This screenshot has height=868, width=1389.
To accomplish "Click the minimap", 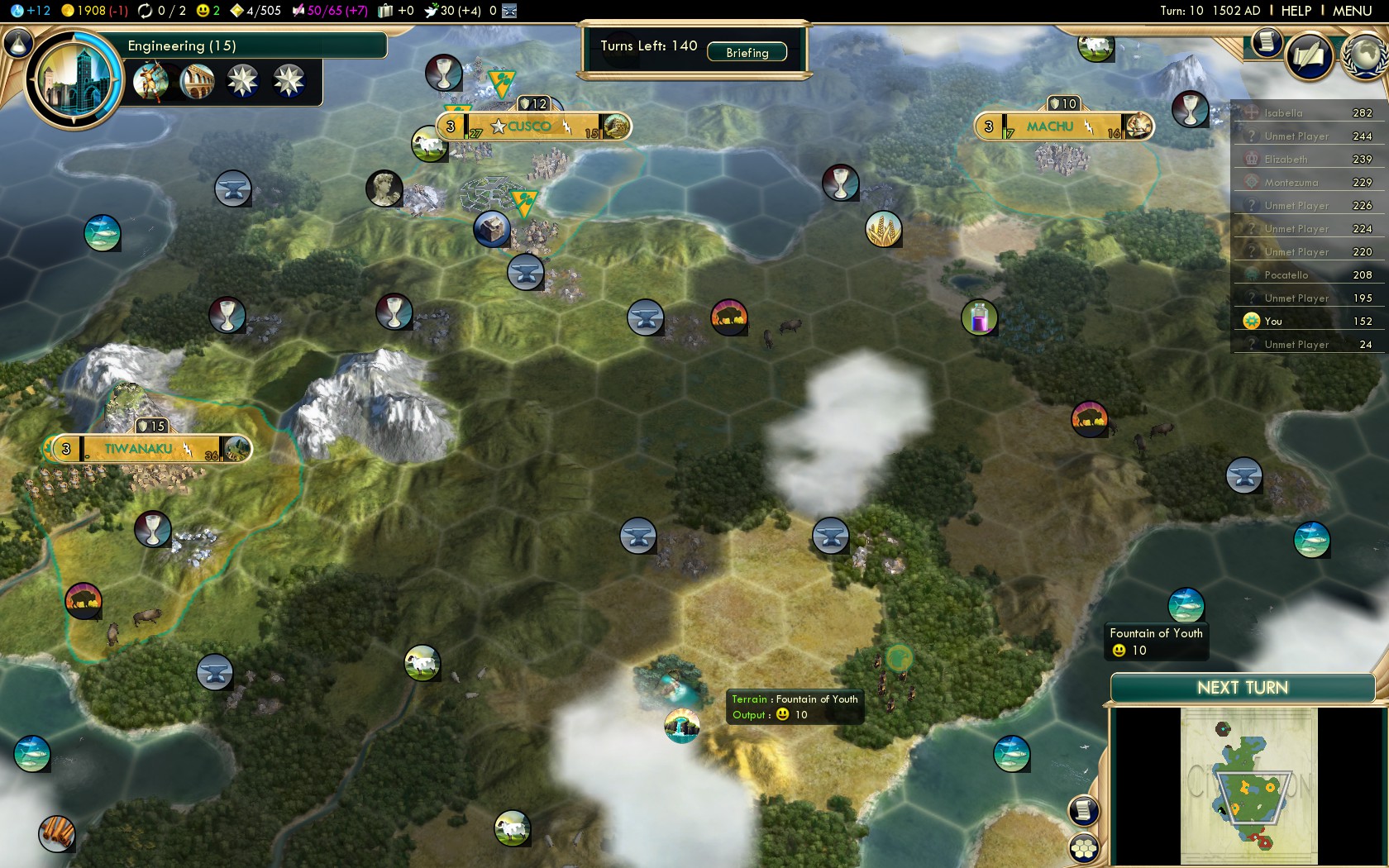I will click(x=1248, y=785).
